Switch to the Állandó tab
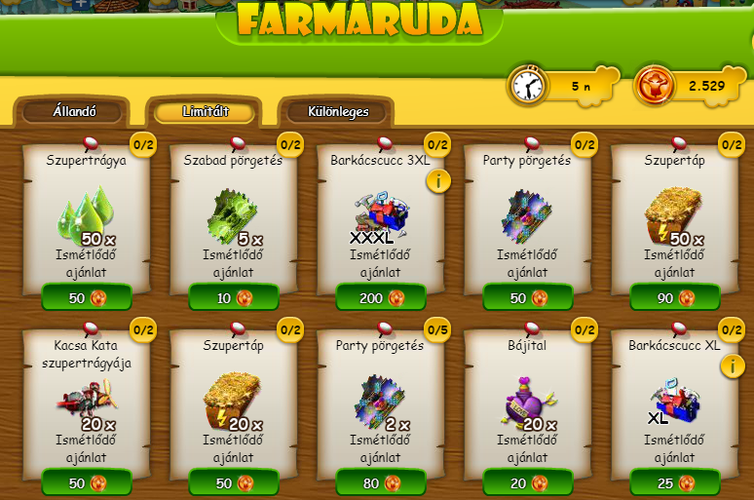Image resolution: width=754 pixels, height=500 pixels. coord(74,112)
